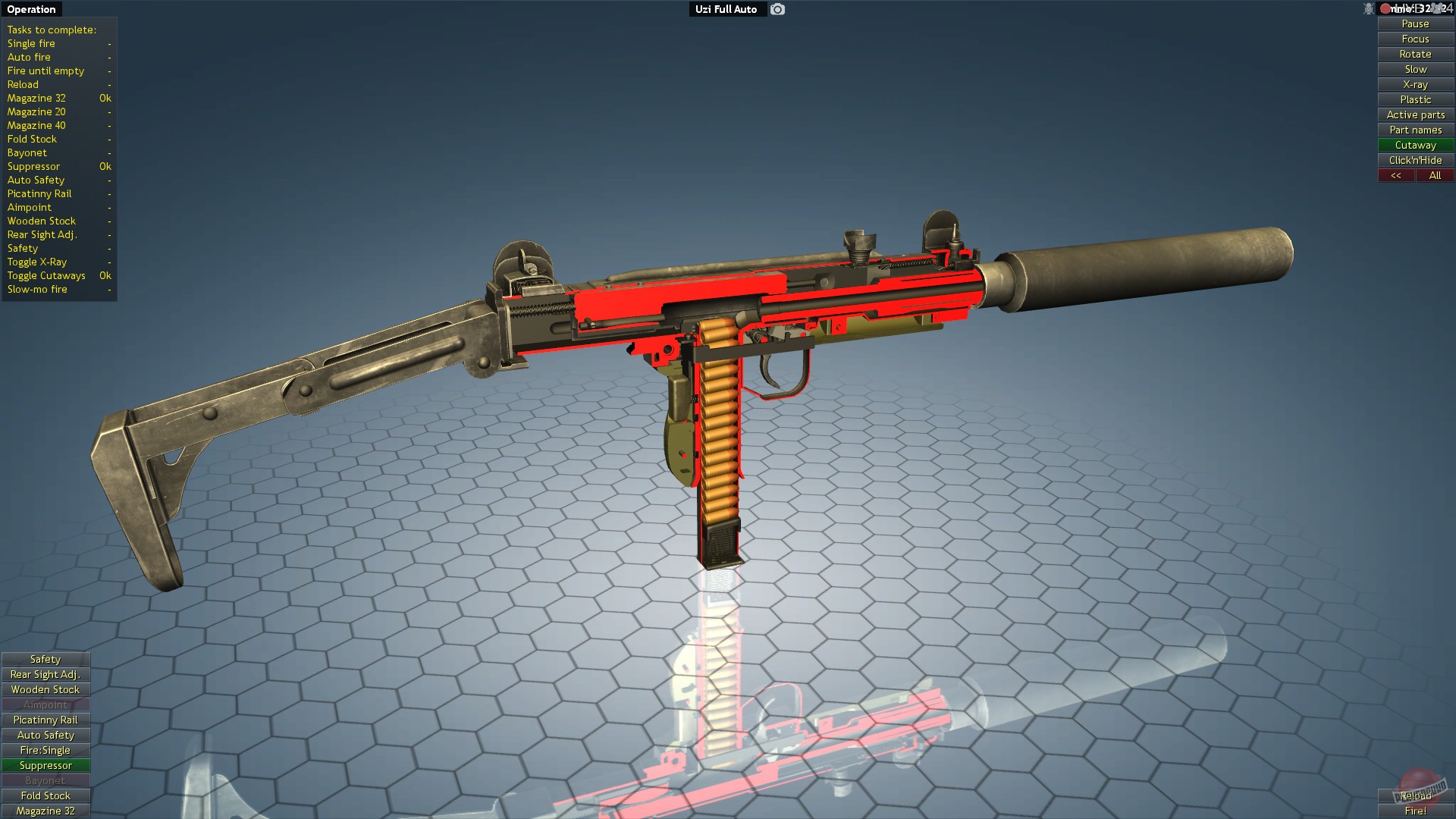Enable Slow motion
Image resolution: width=1456 pixels, height=819 pixels.
[x=1414, y=69]
